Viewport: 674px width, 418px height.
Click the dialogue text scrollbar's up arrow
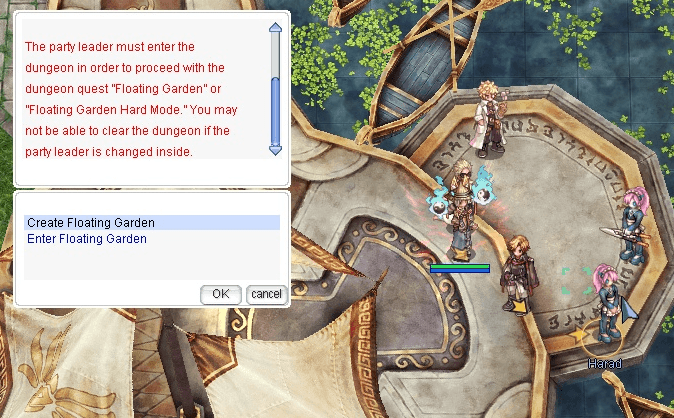276,29
